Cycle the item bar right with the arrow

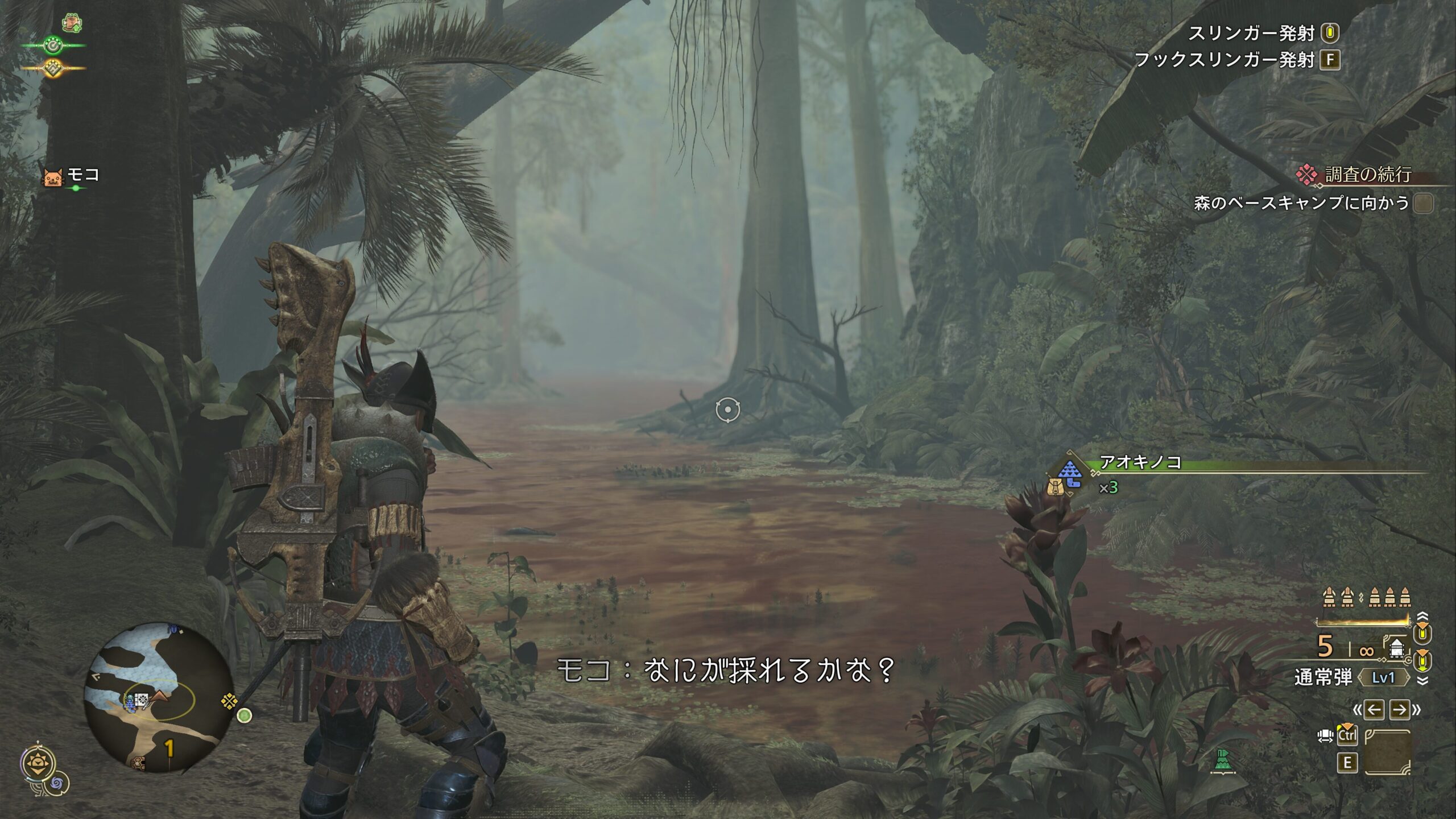pos(1399,709)
